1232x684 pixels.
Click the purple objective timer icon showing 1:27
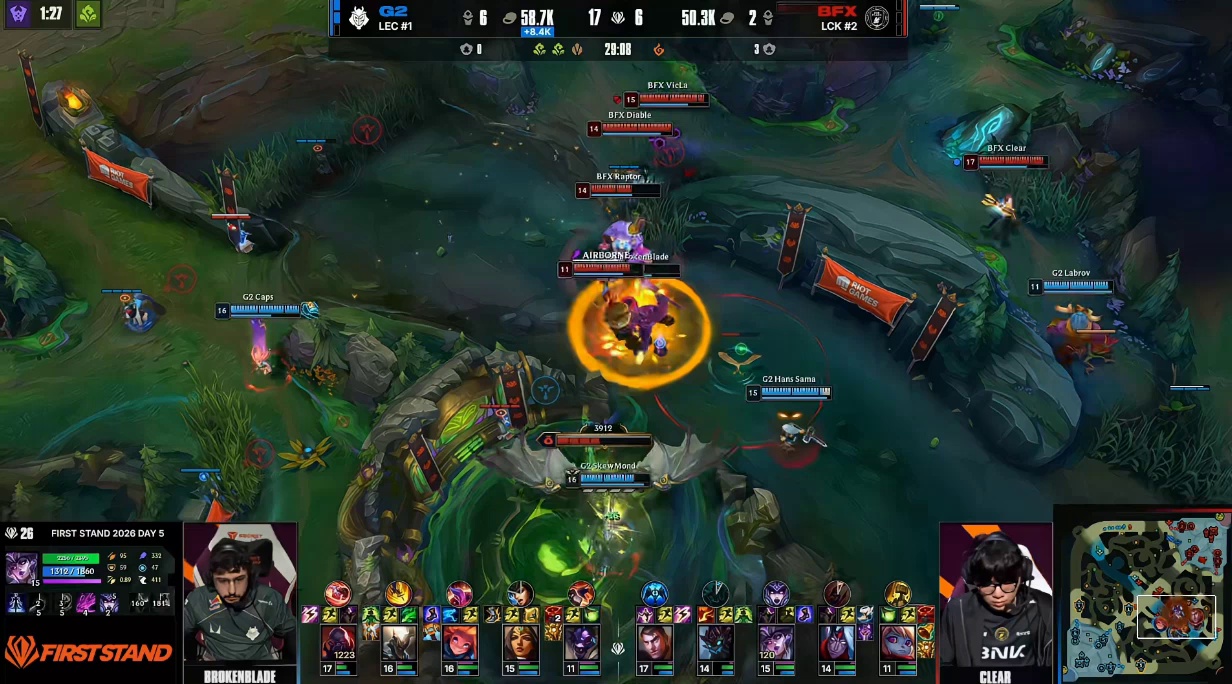tap(18, 15)
